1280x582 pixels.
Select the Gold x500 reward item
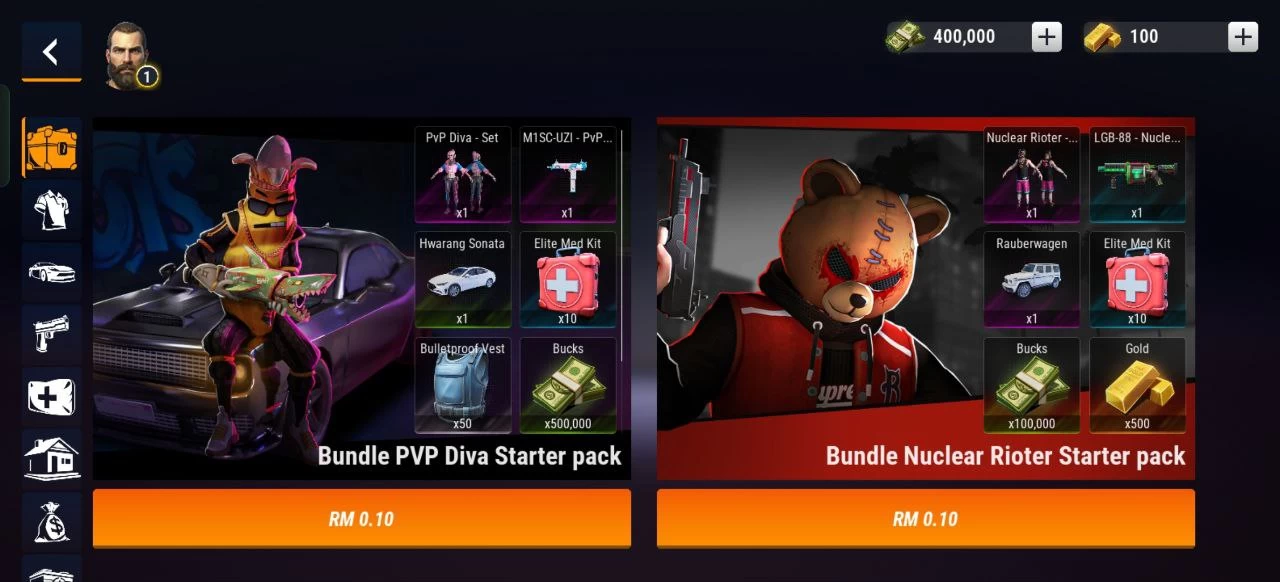point(1137,386)
